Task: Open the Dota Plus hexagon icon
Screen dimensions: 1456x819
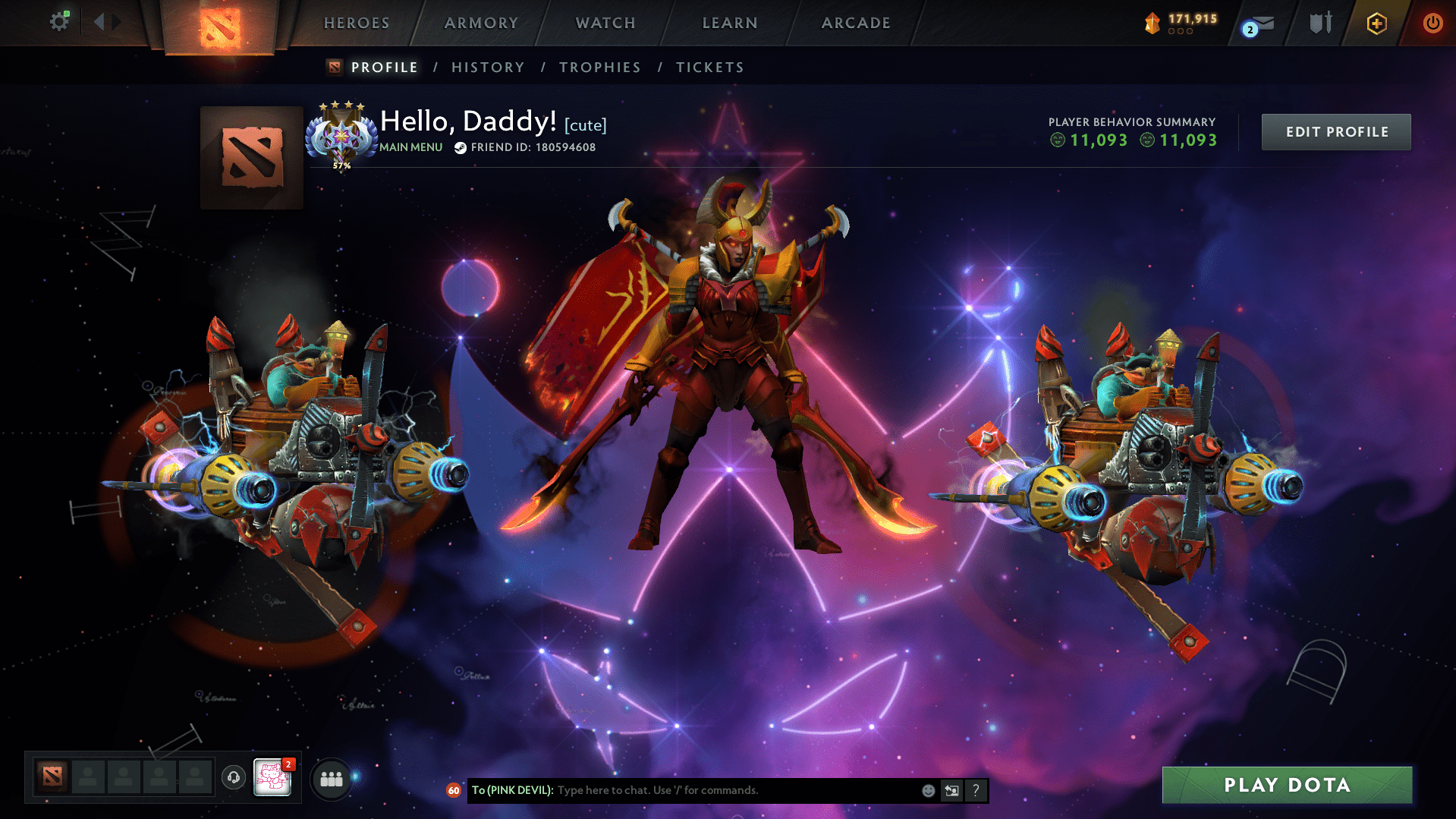Action: tap(1376, 24)
